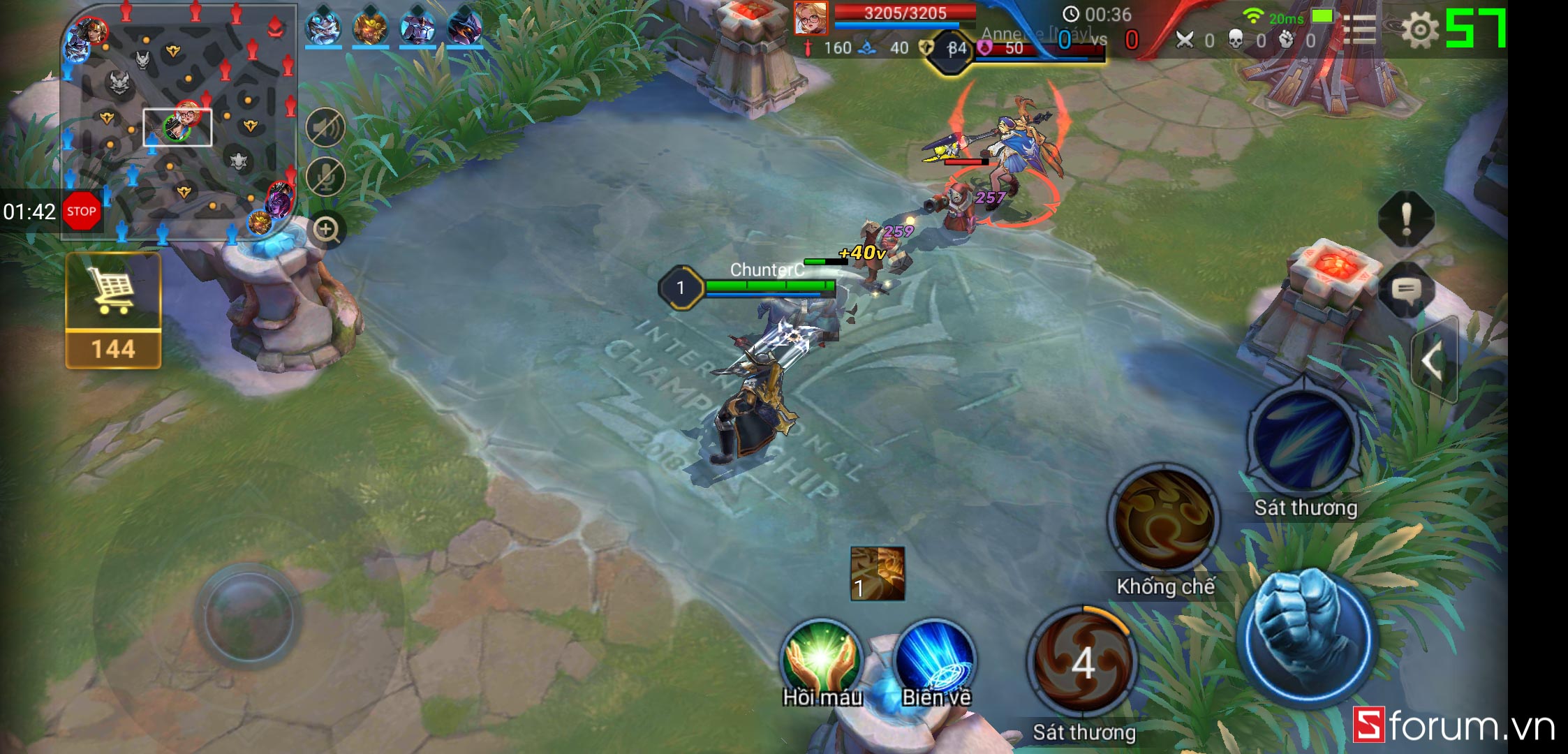
Task: Use the Biến về recall button
Action: tap(934, 660)
